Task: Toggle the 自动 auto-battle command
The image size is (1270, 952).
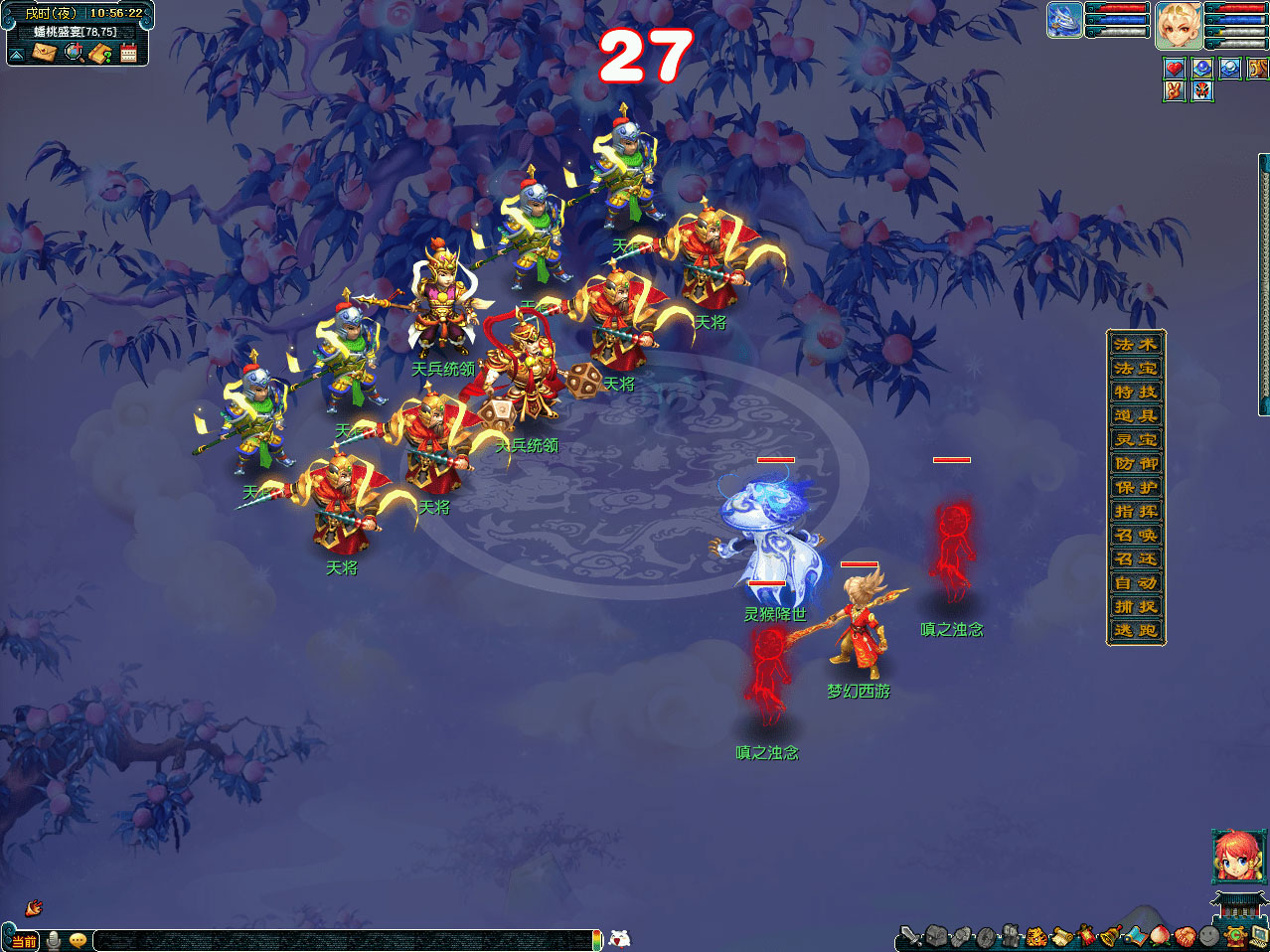Action: point(1136,582)
